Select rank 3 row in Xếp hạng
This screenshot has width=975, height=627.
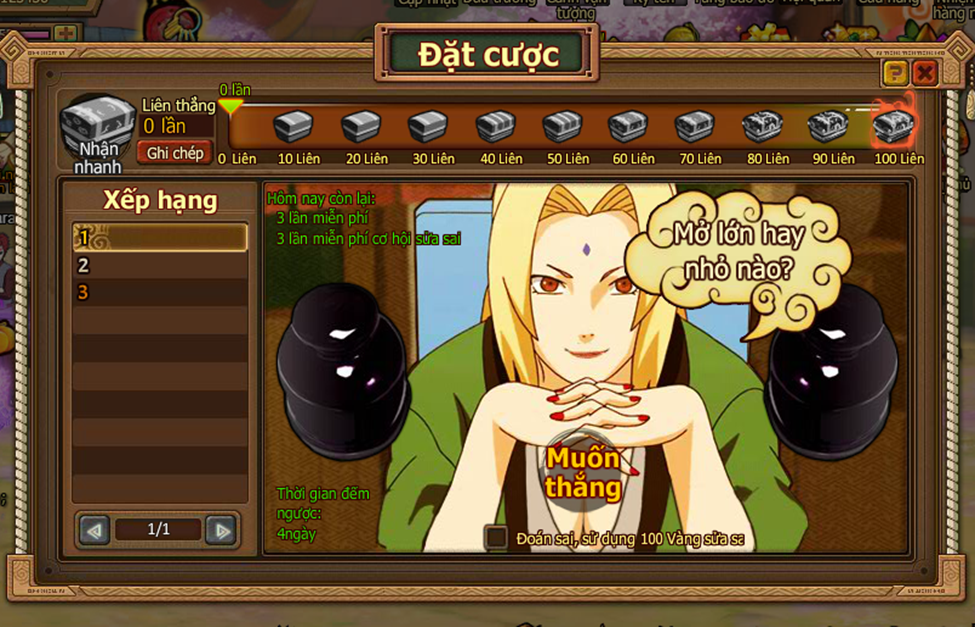coord(160,292)
